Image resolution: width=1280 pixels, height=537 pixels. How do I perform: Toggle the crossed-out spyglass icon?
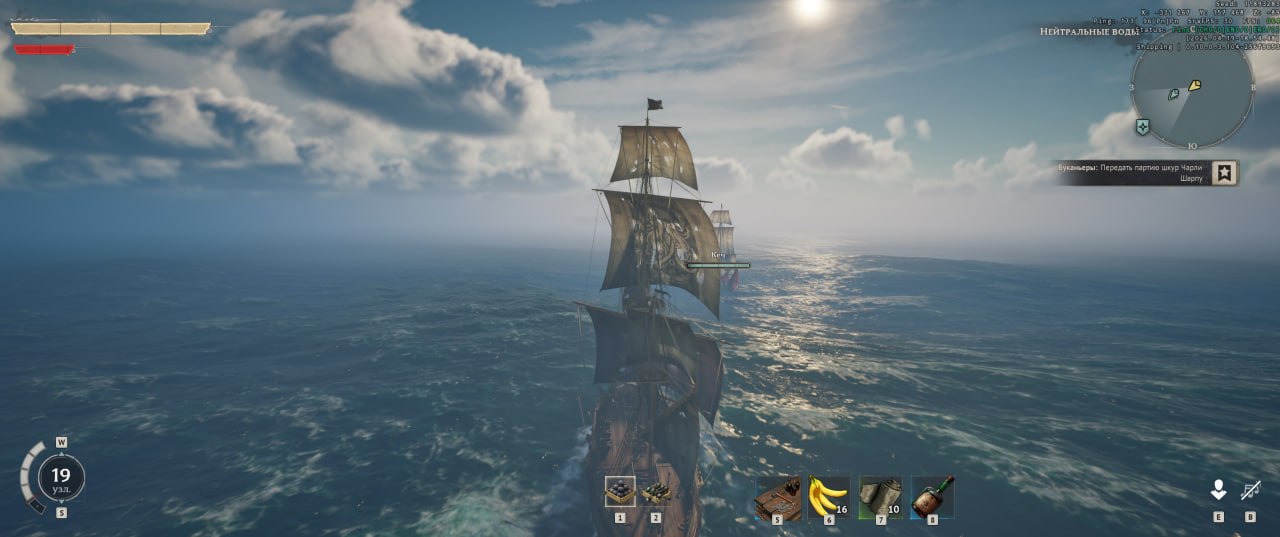1250,490
